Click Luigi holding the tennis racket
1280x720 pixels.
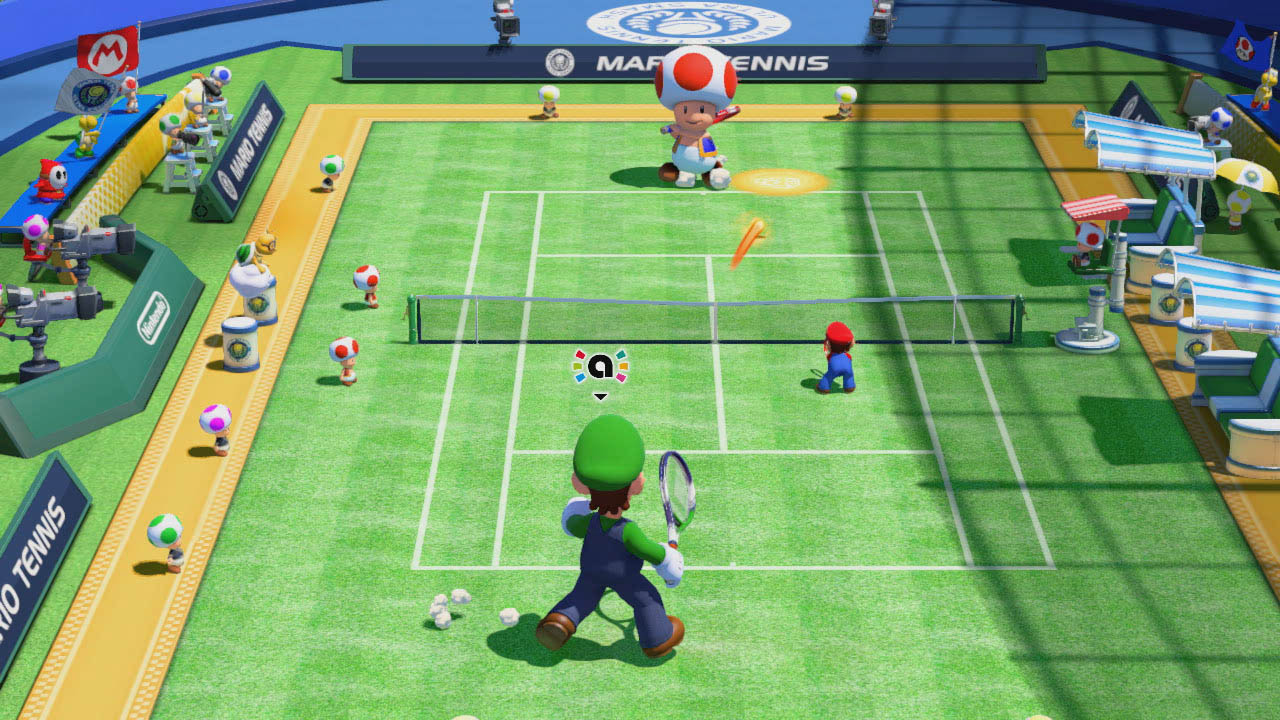point(610,530)
